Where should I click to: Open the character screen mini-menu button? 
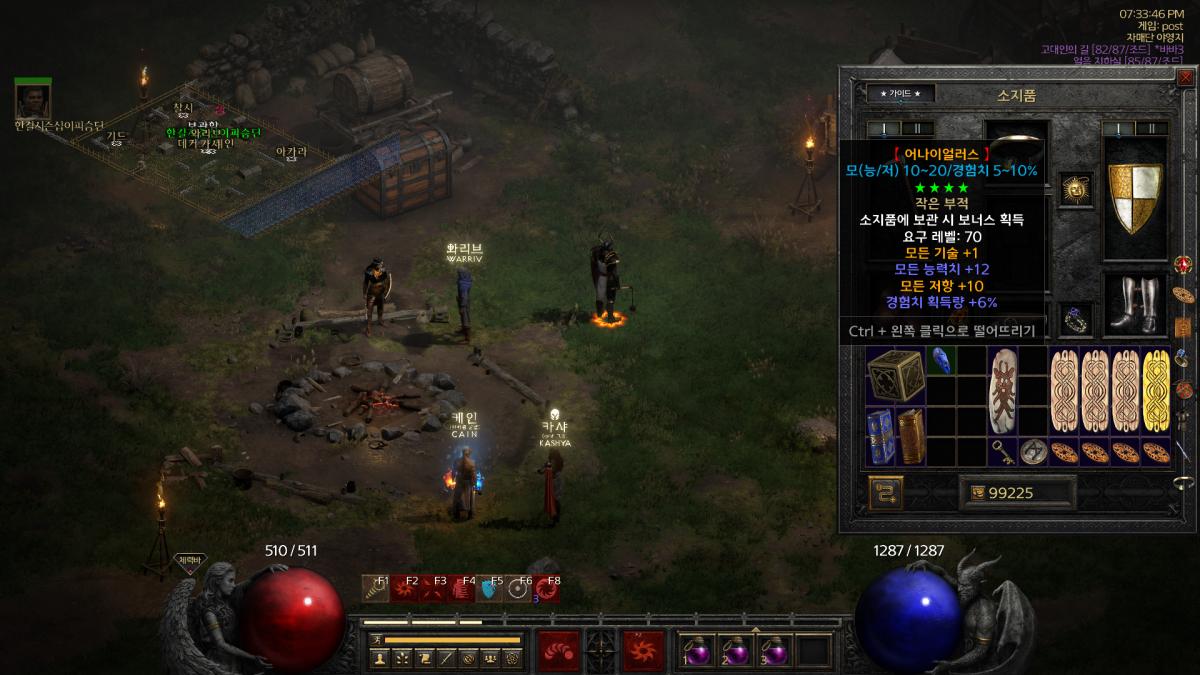coord(379,658)
